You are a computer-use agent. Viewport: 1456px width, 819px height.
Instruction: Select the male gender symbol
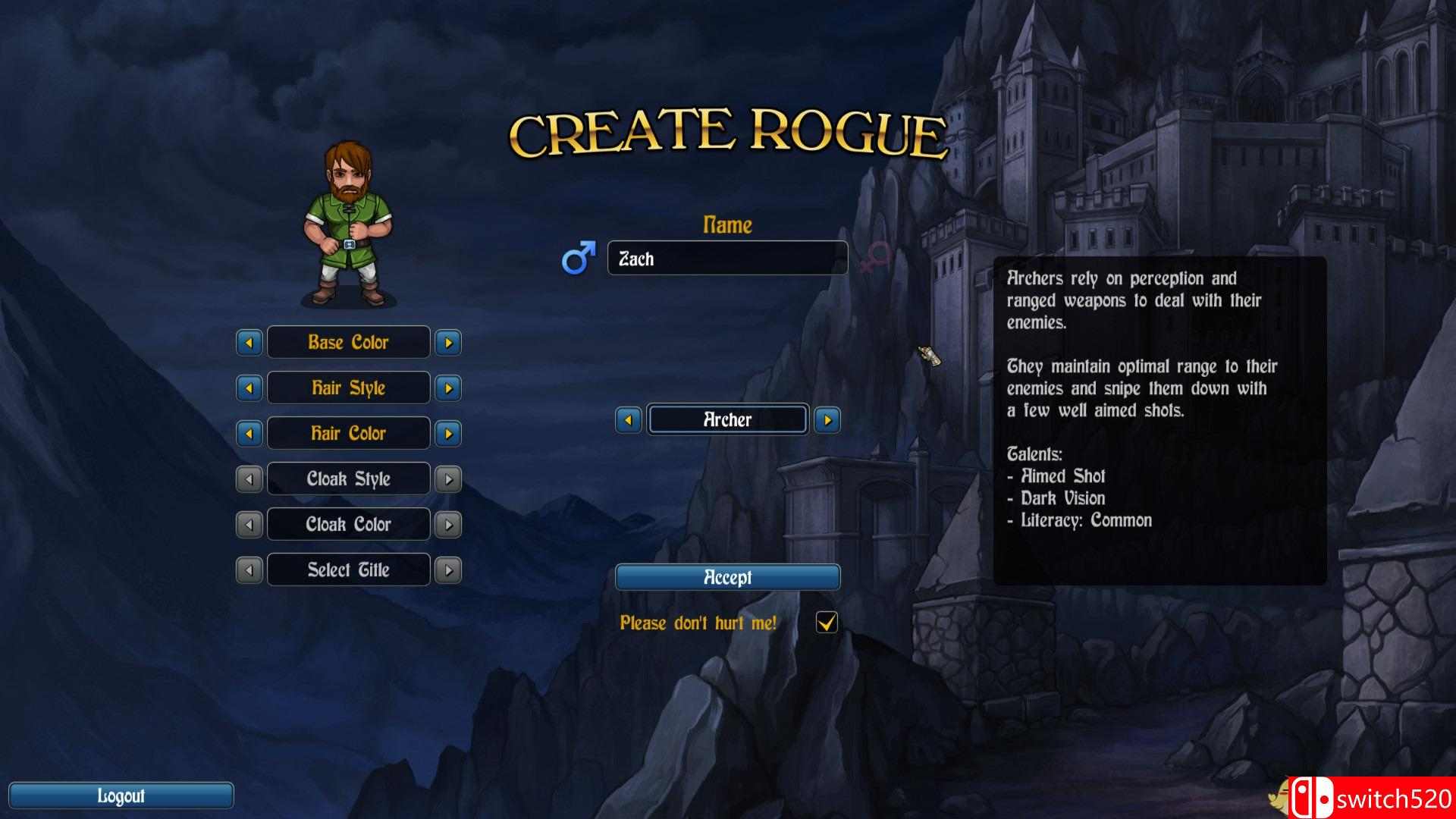pos(578,260)
